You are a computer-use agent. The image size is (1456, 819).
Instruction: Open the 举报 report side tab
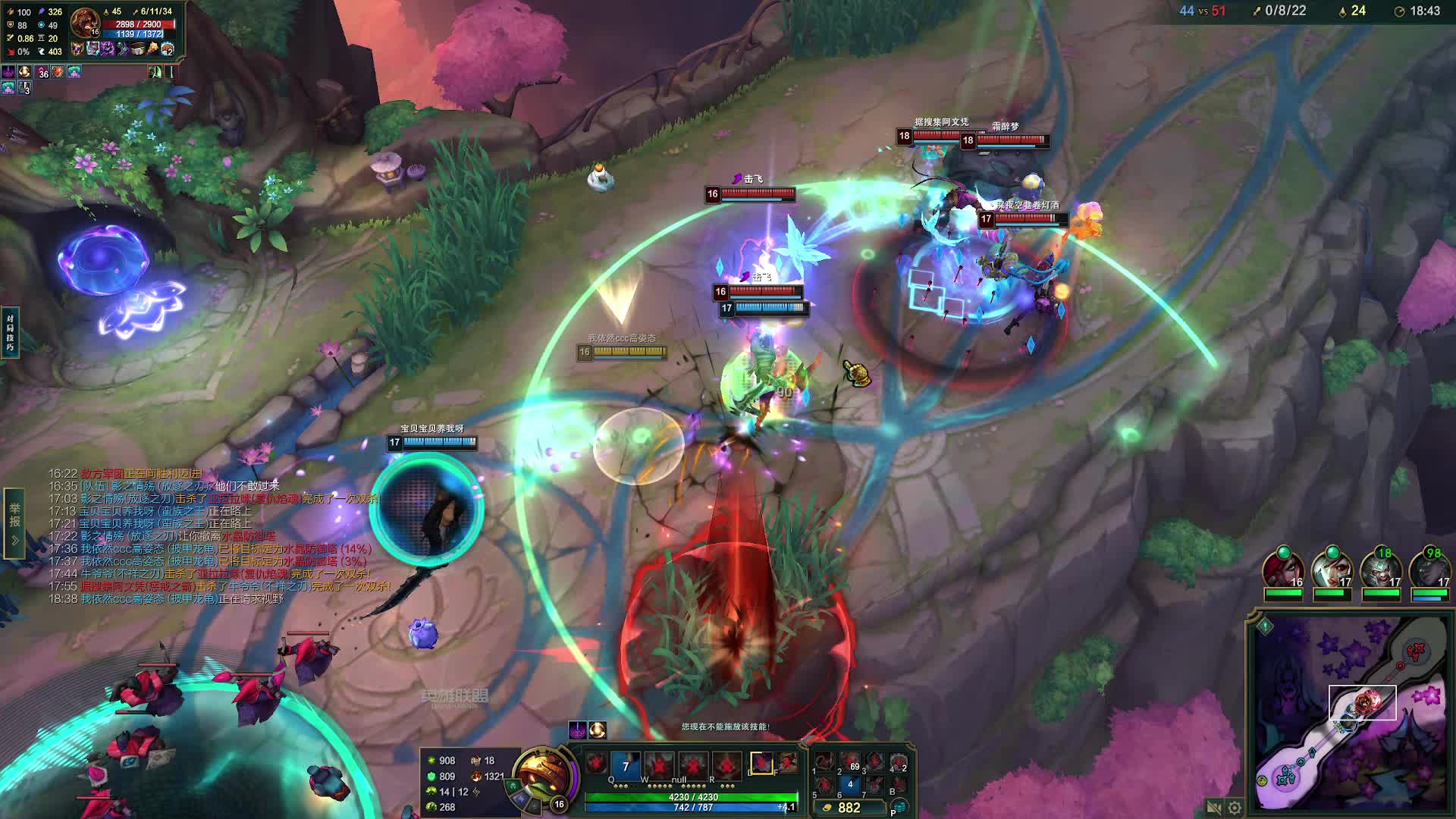pyautogui.click(x=14, y=516)
